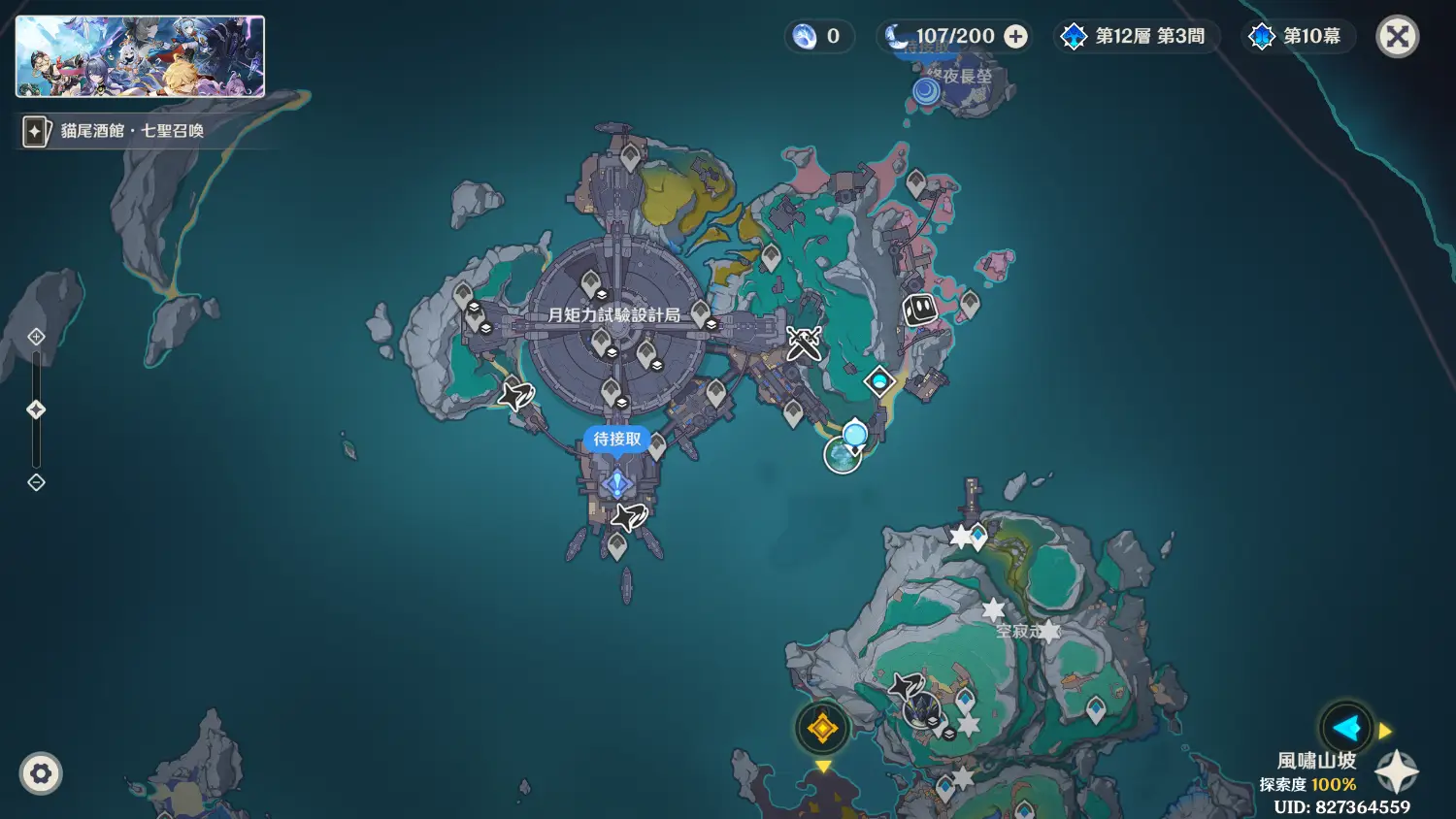Select the crossed swords domain marker
Screen dimensions: 1456x819
tap(804, 343)
